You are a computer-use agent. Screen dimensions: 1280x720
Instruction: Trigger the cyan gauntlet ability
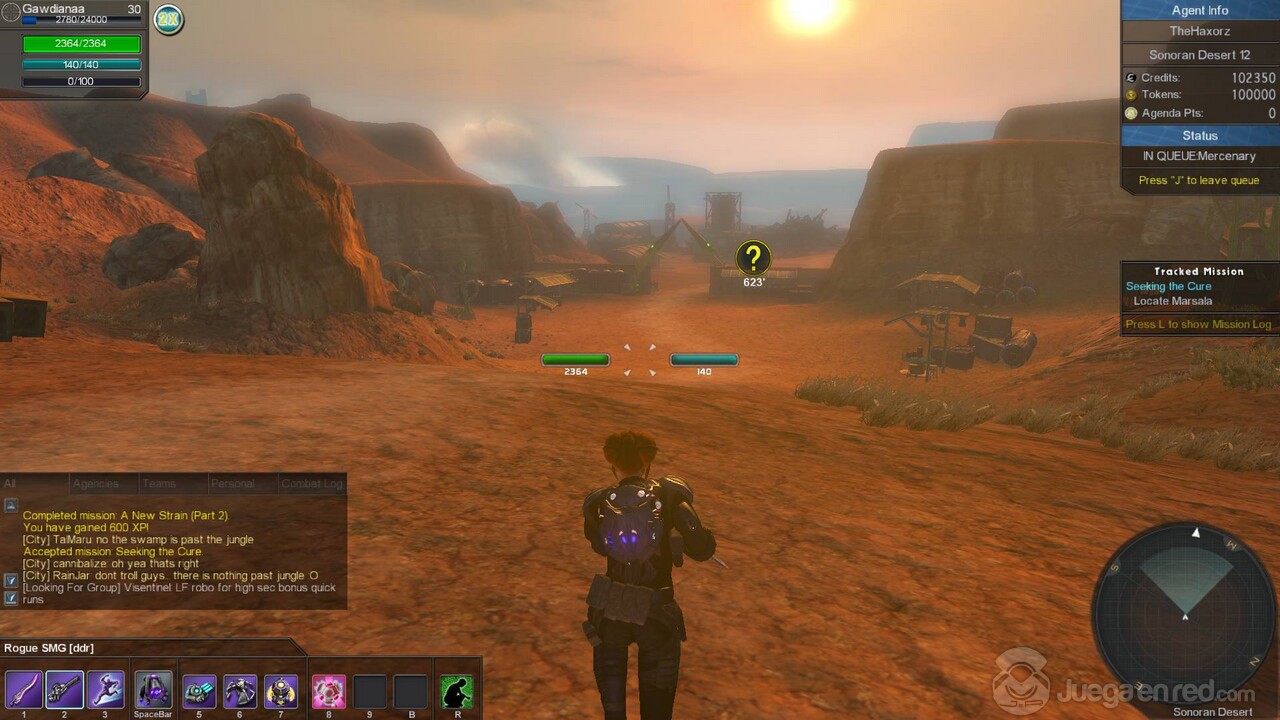200,691
